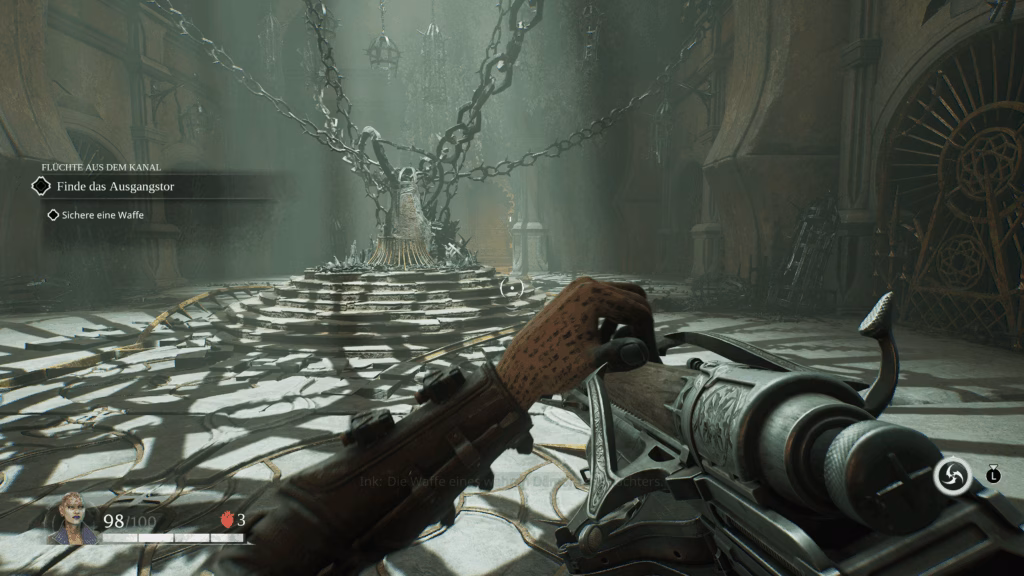Image resolution: width=1024 pixels, height=576 pixels.
Task: Activate the swirling blades ability icon
Action: (x=952, y=476)
